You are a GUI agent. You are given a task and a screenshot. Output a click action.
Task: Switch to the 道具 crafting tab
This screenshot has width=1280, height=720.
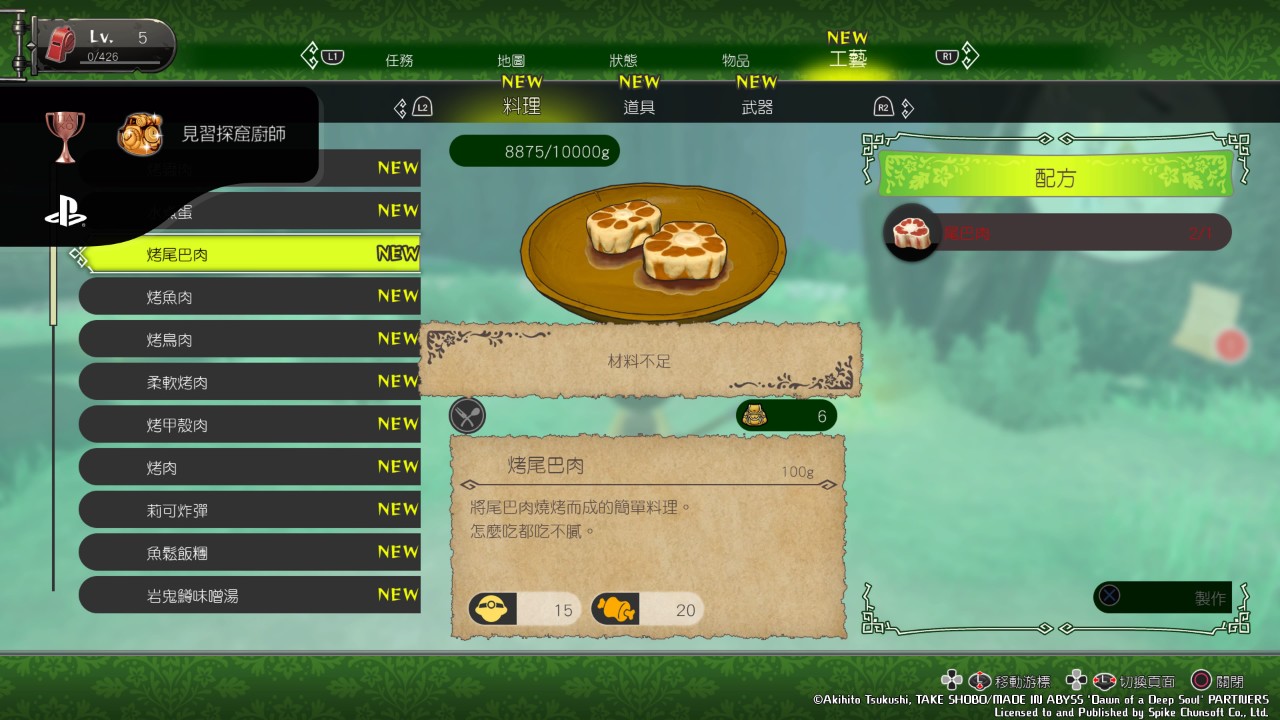point(639,107)
